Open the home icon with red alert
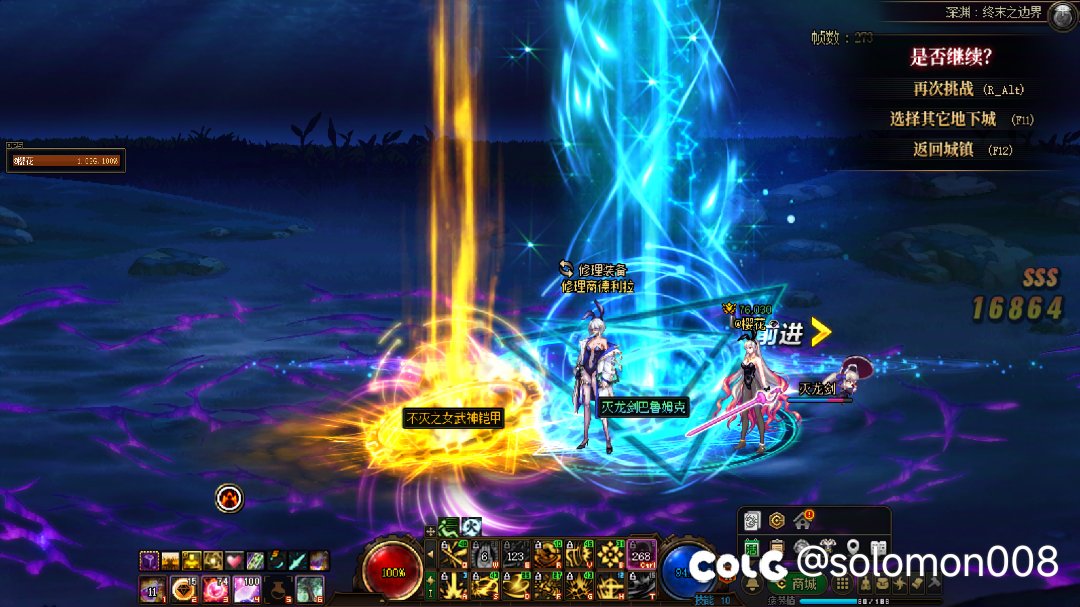Viewport: 1080px width, 607px height. click(802, 521)
